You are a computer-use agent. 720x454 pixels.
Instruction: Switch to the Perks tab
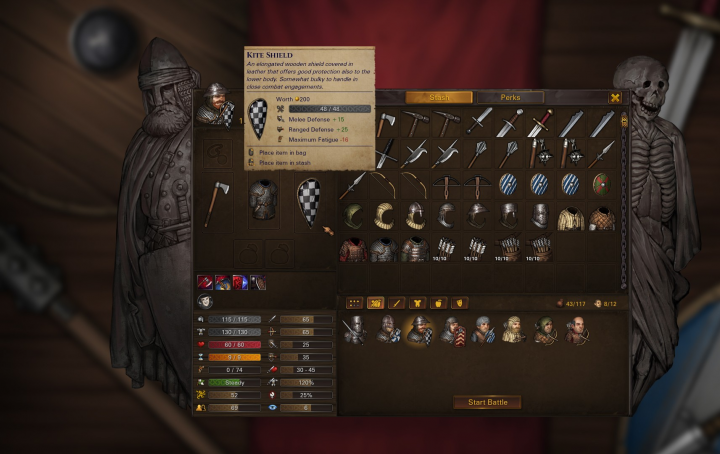[x=510, y=97]
